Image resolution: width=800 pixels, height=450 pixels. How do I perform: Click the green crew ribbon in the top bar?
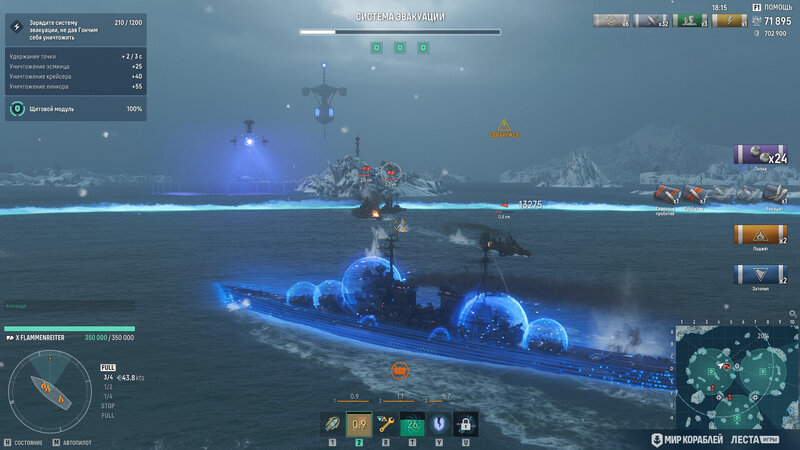pyautogui.click(x=689, y=20)
